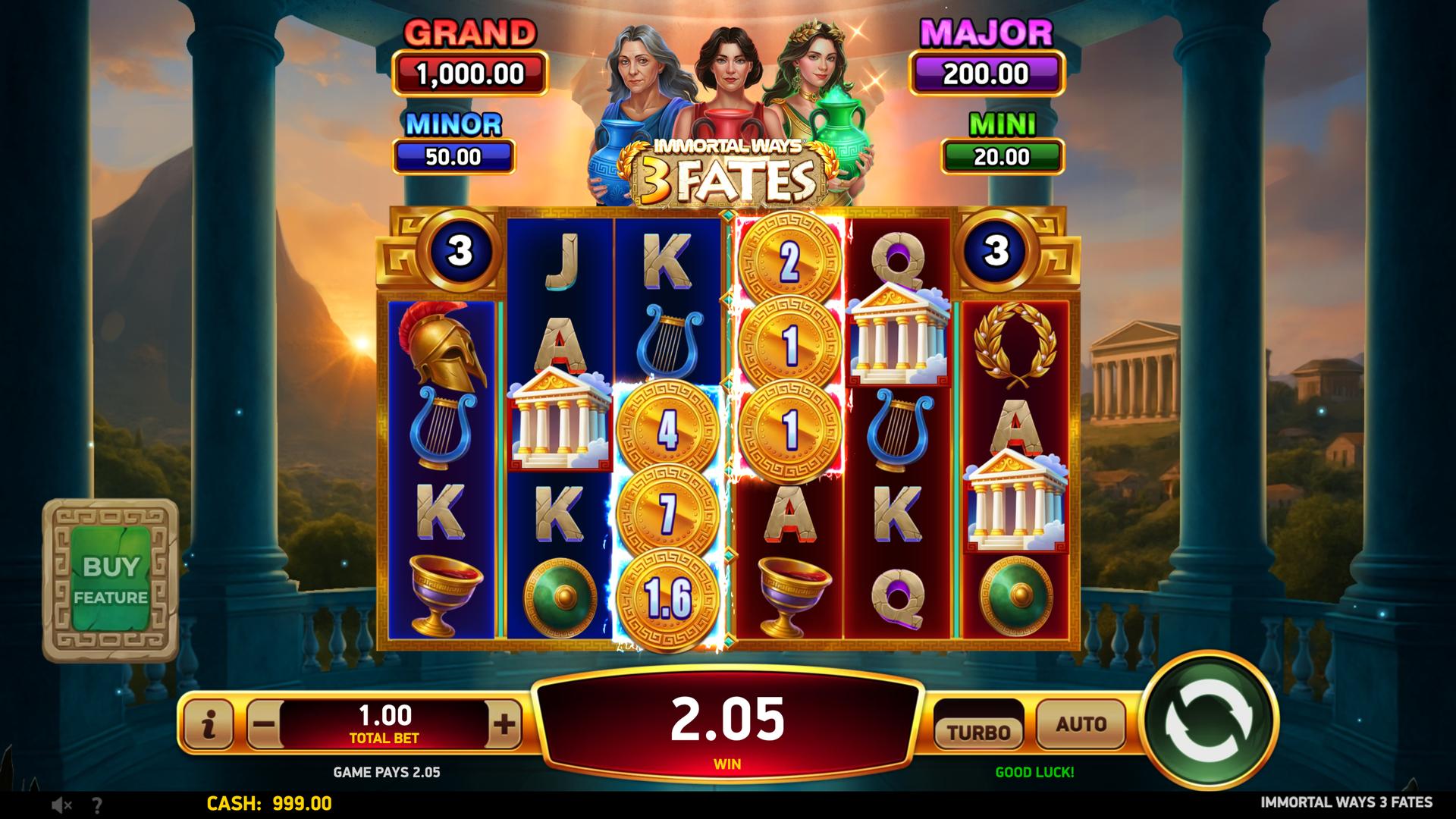1456x819 pixels.
Task: Increase the total bet with plus
Action: pyautogui.click(x=504, y=724)
